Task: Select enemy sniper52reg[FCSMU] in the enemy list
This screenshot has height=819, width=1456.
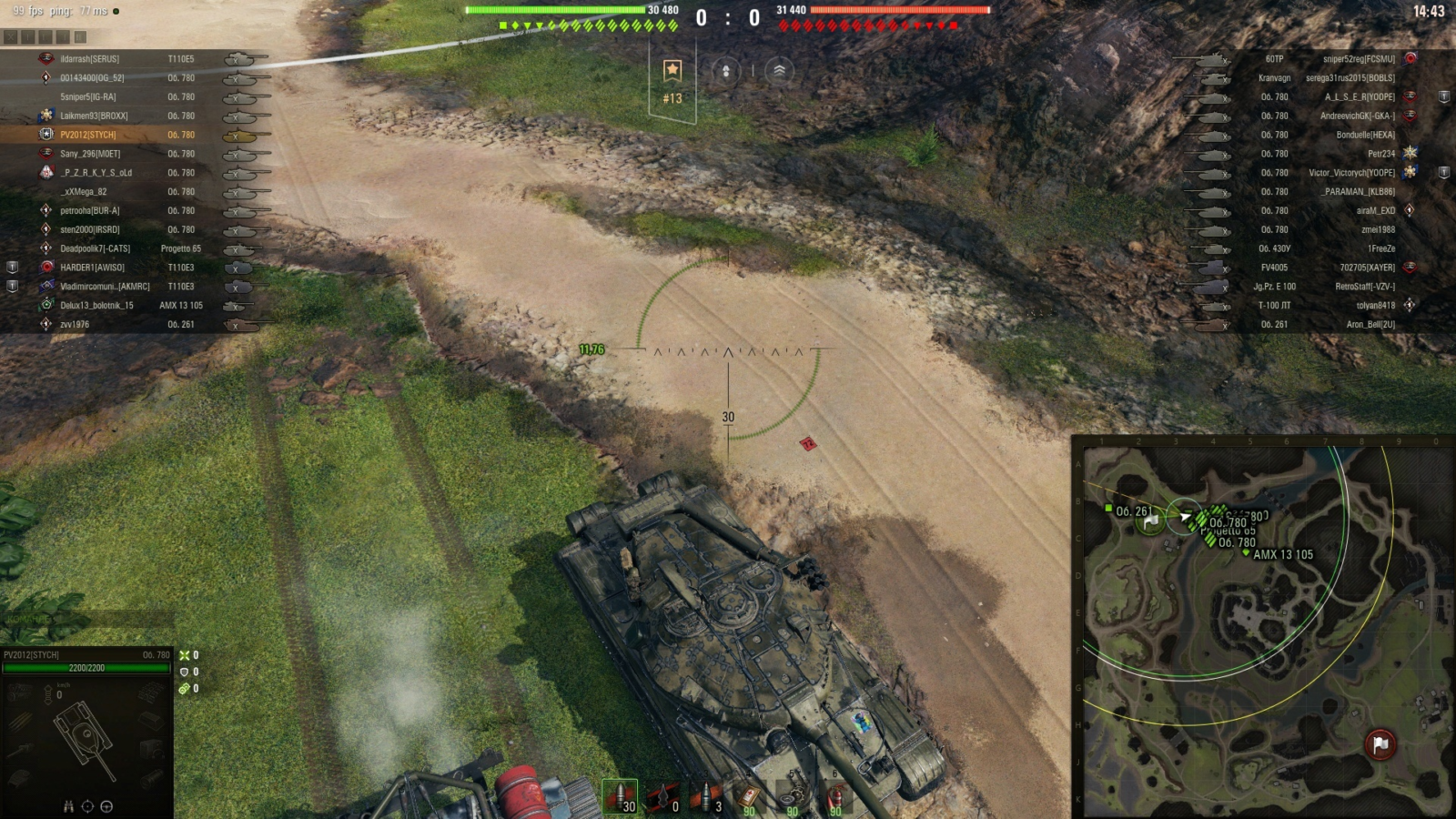Action: pos(1358,59)
